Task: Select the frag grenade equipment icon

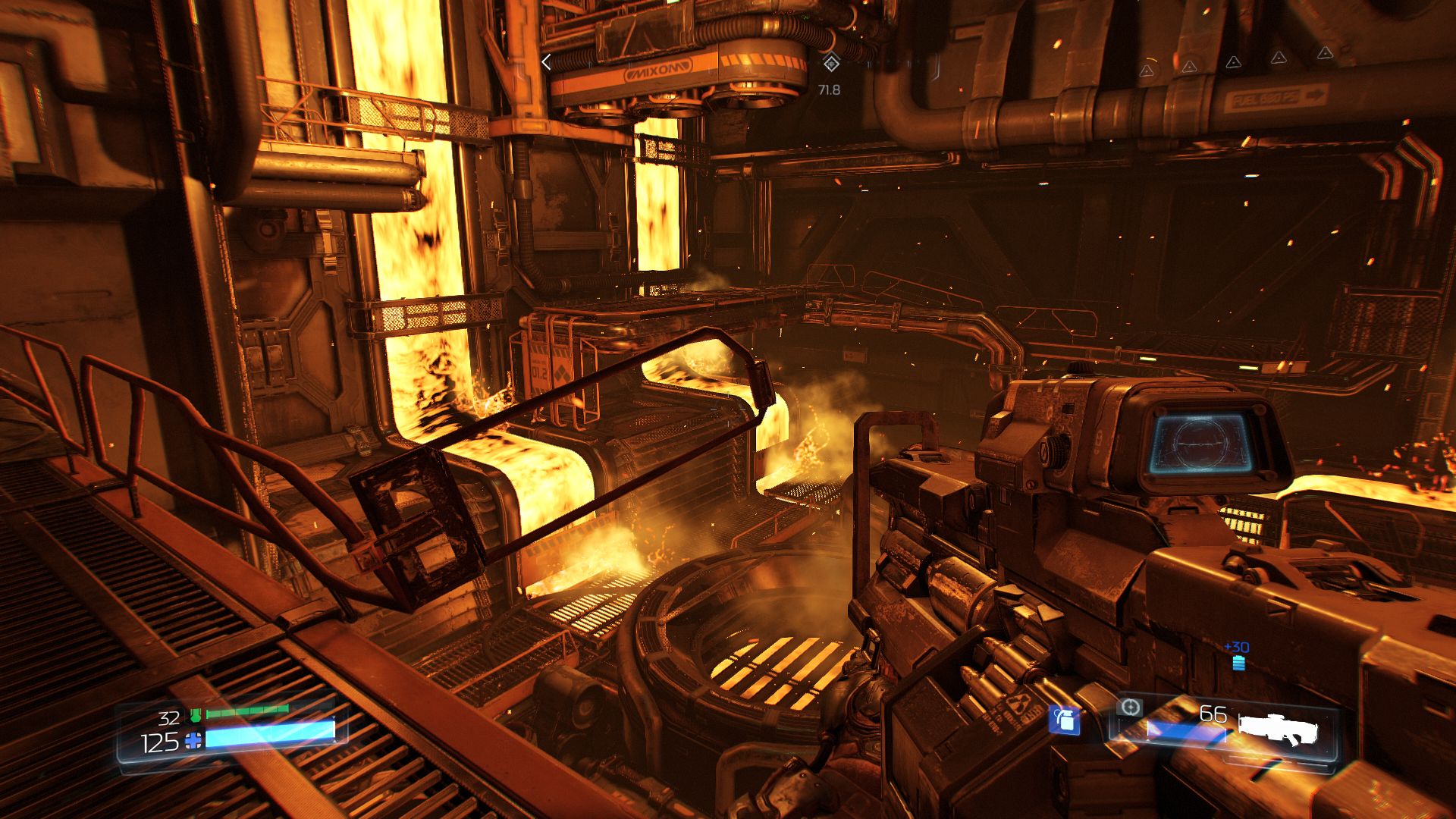Action: 1064,720
